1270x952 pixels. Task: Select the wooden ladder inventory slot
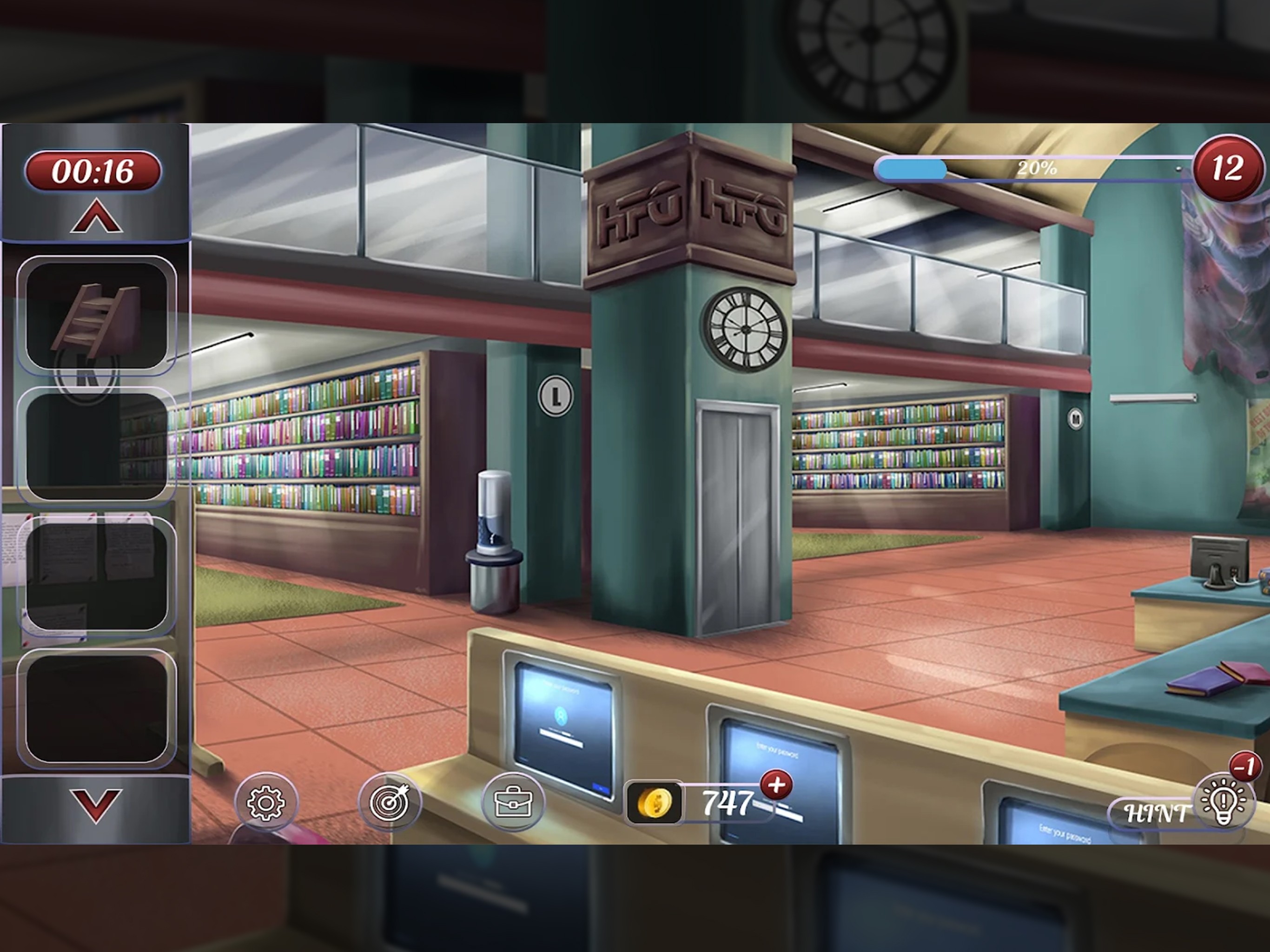(96, 315)
